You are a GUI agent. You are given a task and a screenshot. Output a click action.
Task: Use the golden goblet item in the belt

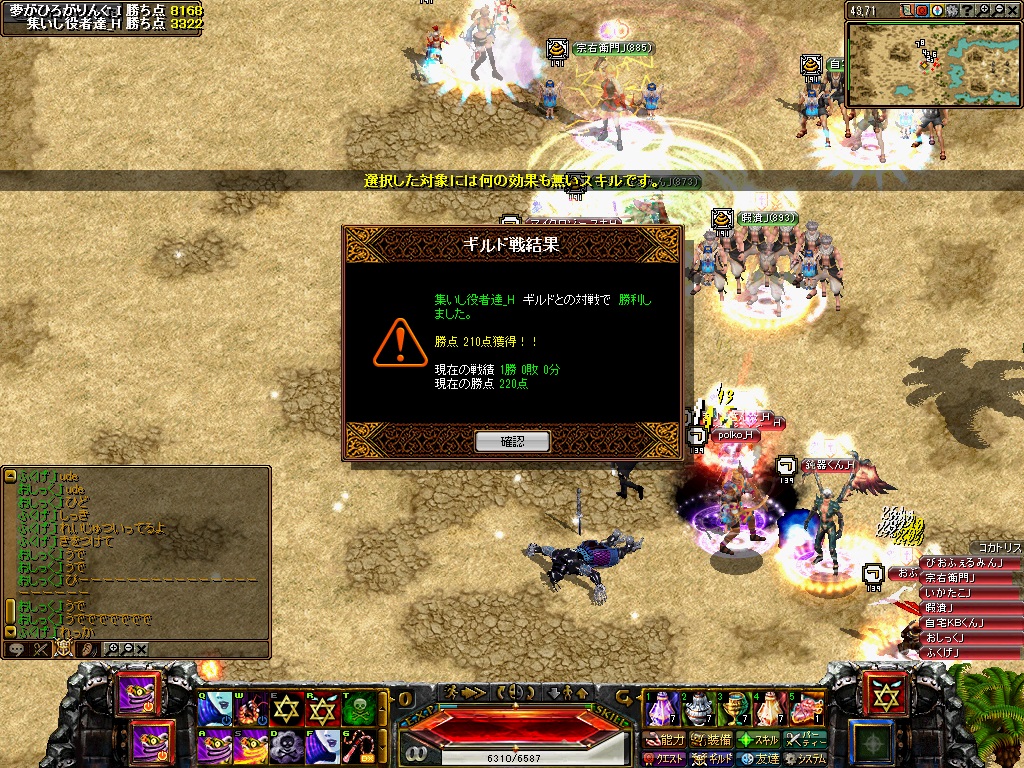coord(736,709)
